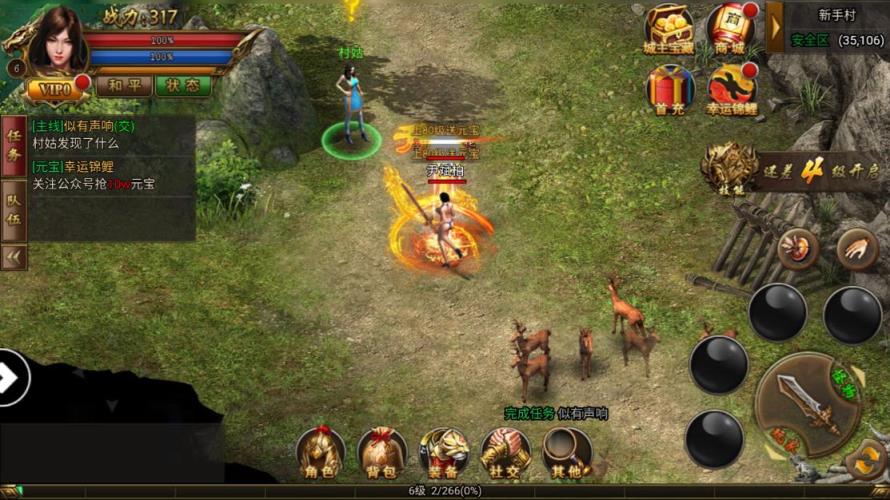Open the 装备 equipment menu
Viewport: 890px width, 500px height.
coord(444,453)
